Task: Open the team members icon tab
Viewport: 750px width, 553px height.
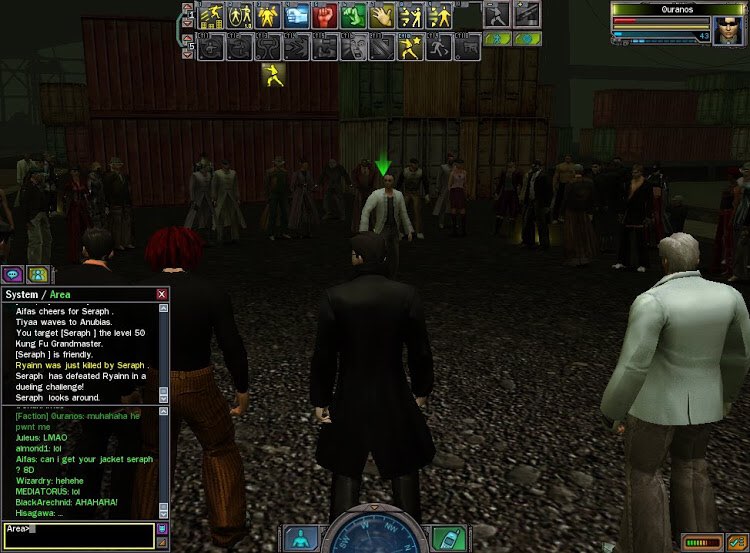Action: [x=38, y=273]
